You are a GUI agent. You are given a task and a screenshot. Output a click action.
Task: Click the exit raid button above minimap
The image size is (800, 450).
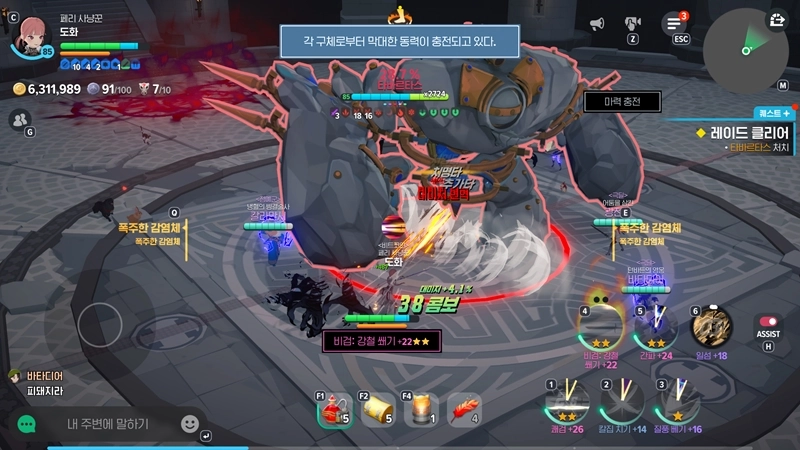pos(778,20)
